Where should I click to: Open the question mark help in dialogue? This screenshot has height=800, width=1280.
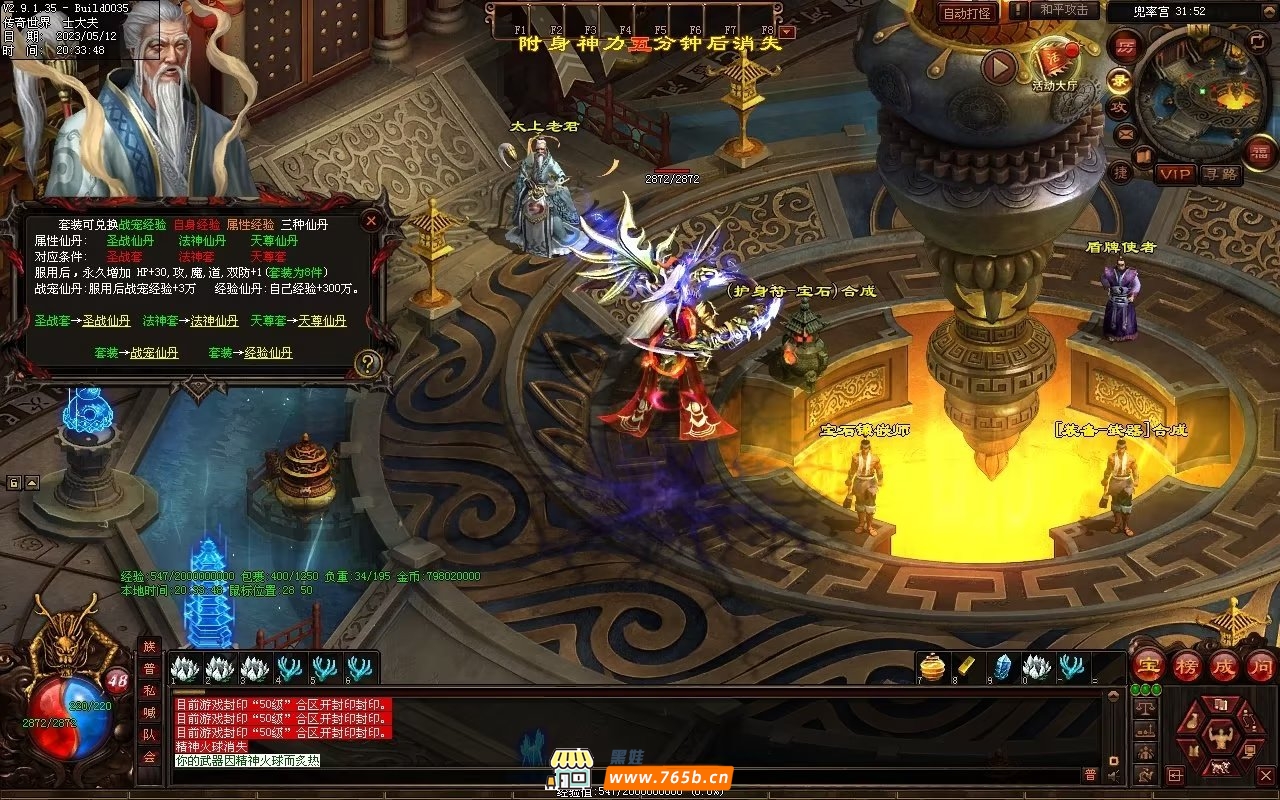pyautogui.click(x=368, y=364)
